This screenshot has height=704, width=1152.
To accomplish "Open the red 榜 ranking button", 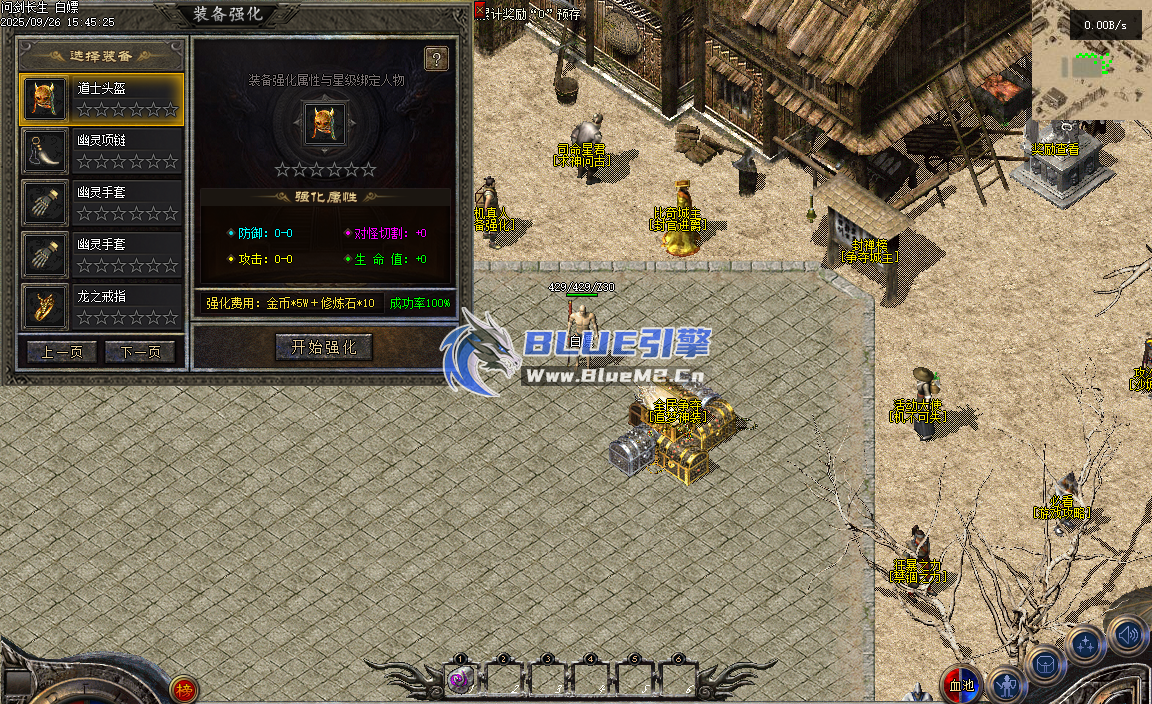I will click(x=184, y=689).
